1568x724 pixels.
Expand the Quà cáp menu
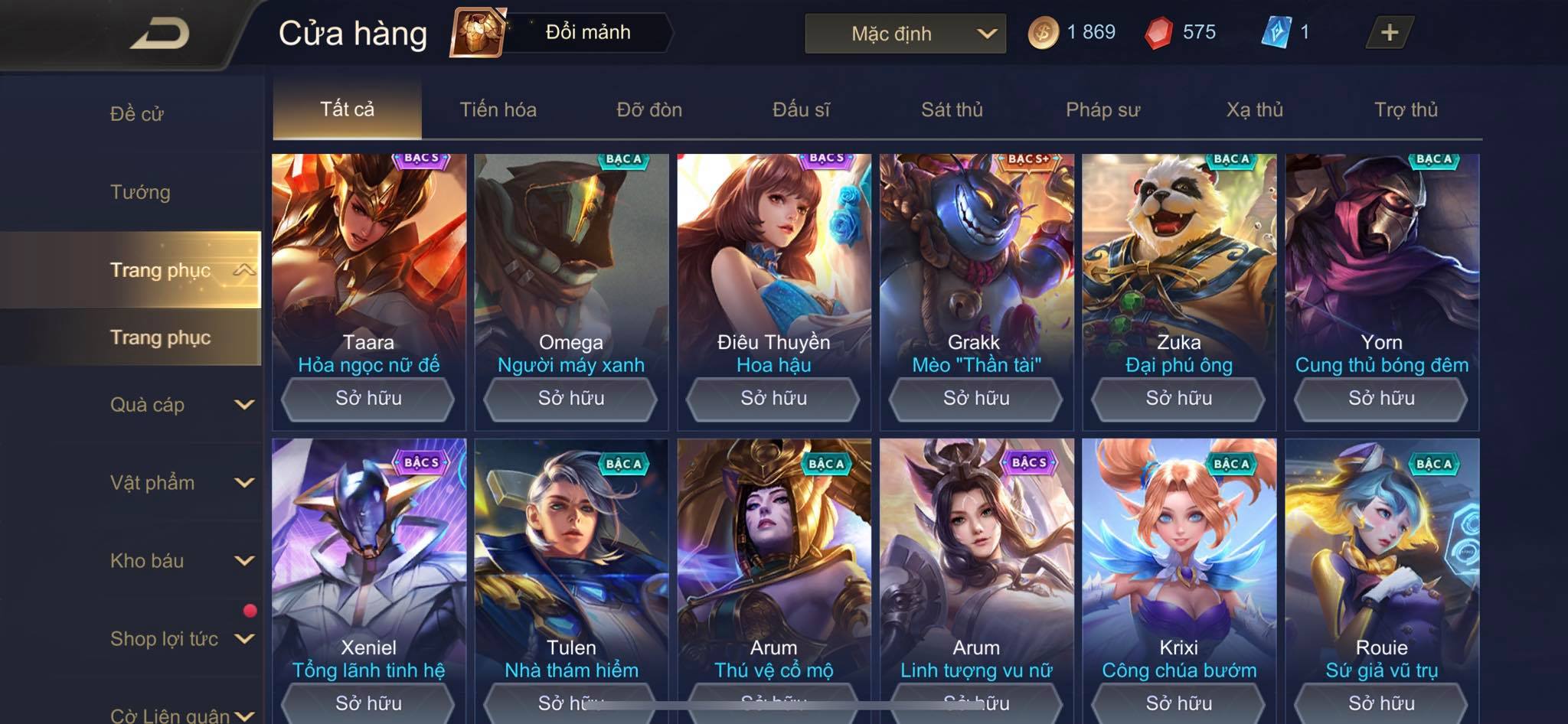(181, 405)
